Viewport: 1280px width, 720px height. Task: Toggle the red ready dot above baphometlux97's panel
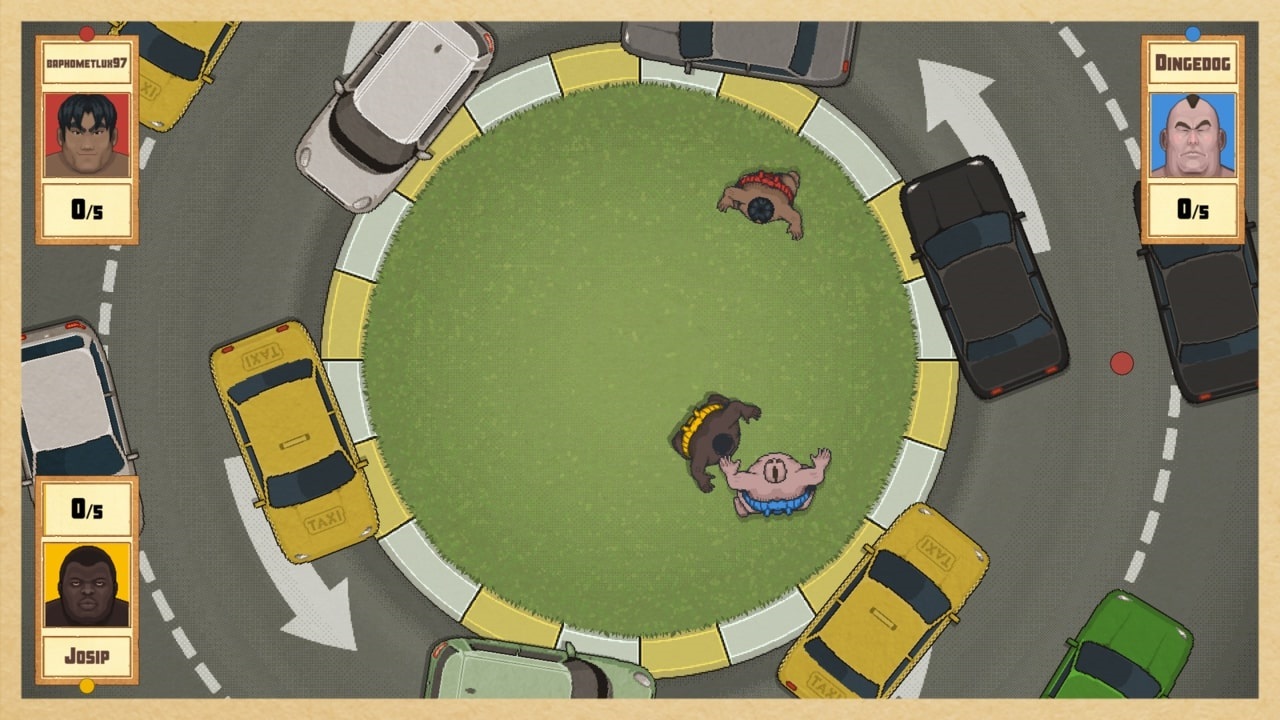(x=89, y=31)
